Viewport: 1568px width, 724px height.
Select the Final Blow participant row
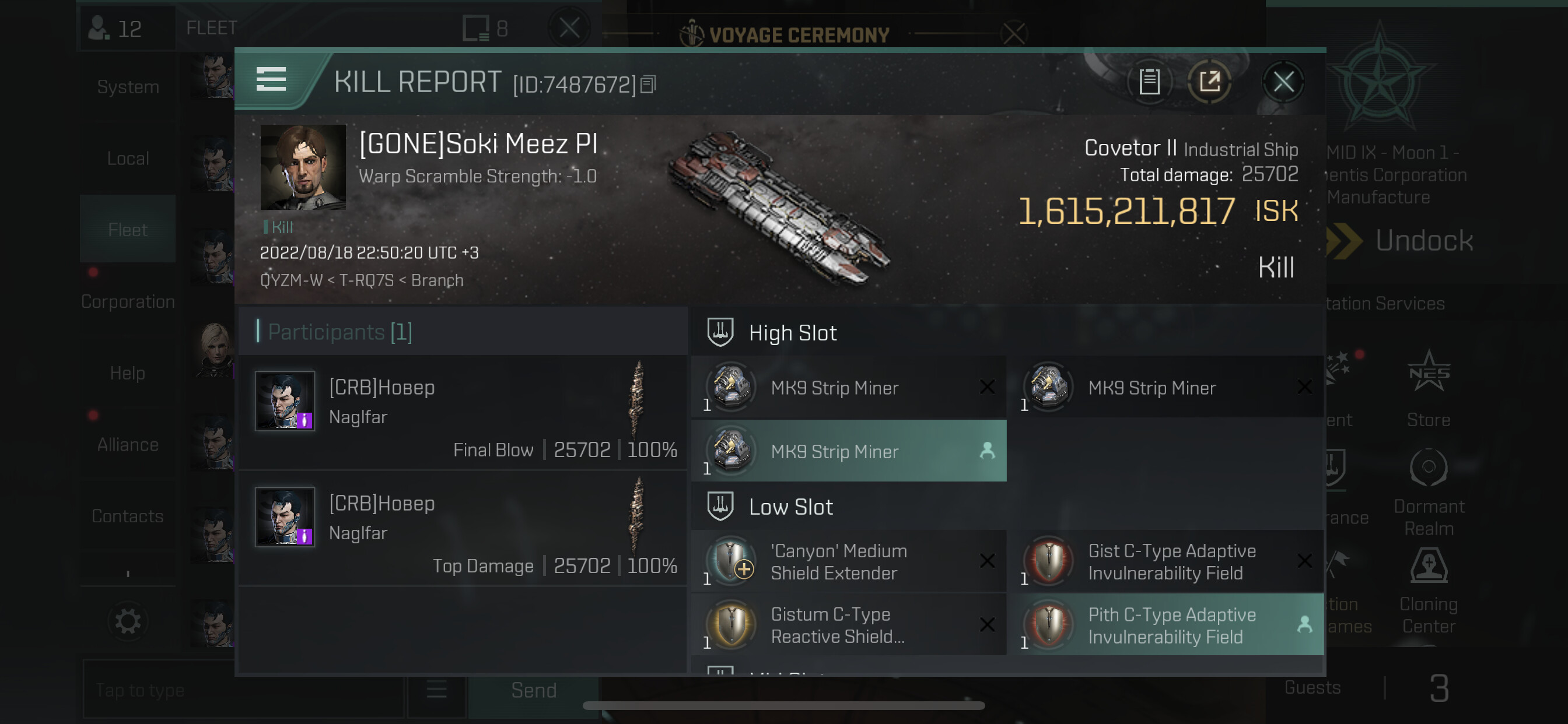coord(464,413)
